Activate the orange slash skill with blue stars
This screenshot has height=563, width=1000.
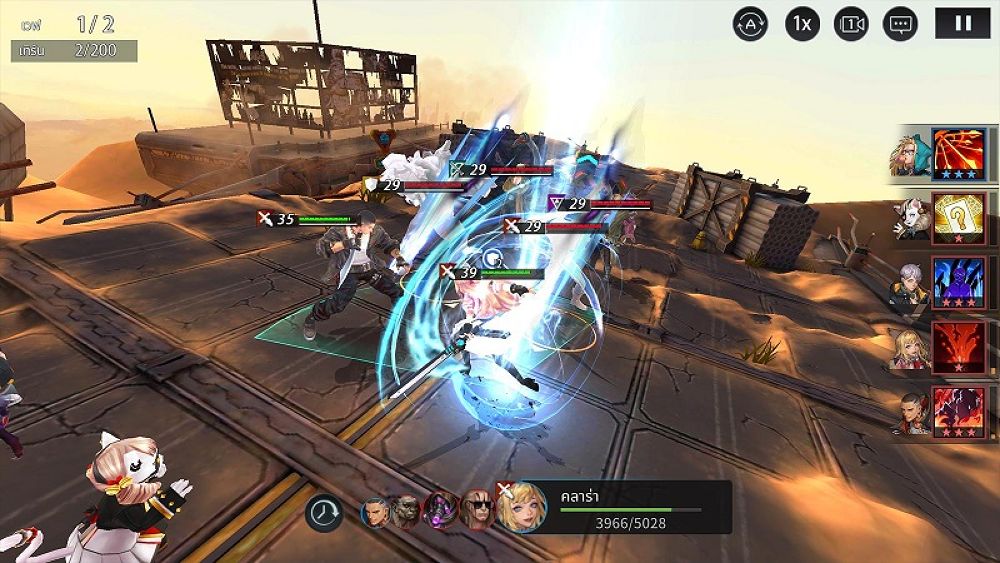click(x=958, y=154)
